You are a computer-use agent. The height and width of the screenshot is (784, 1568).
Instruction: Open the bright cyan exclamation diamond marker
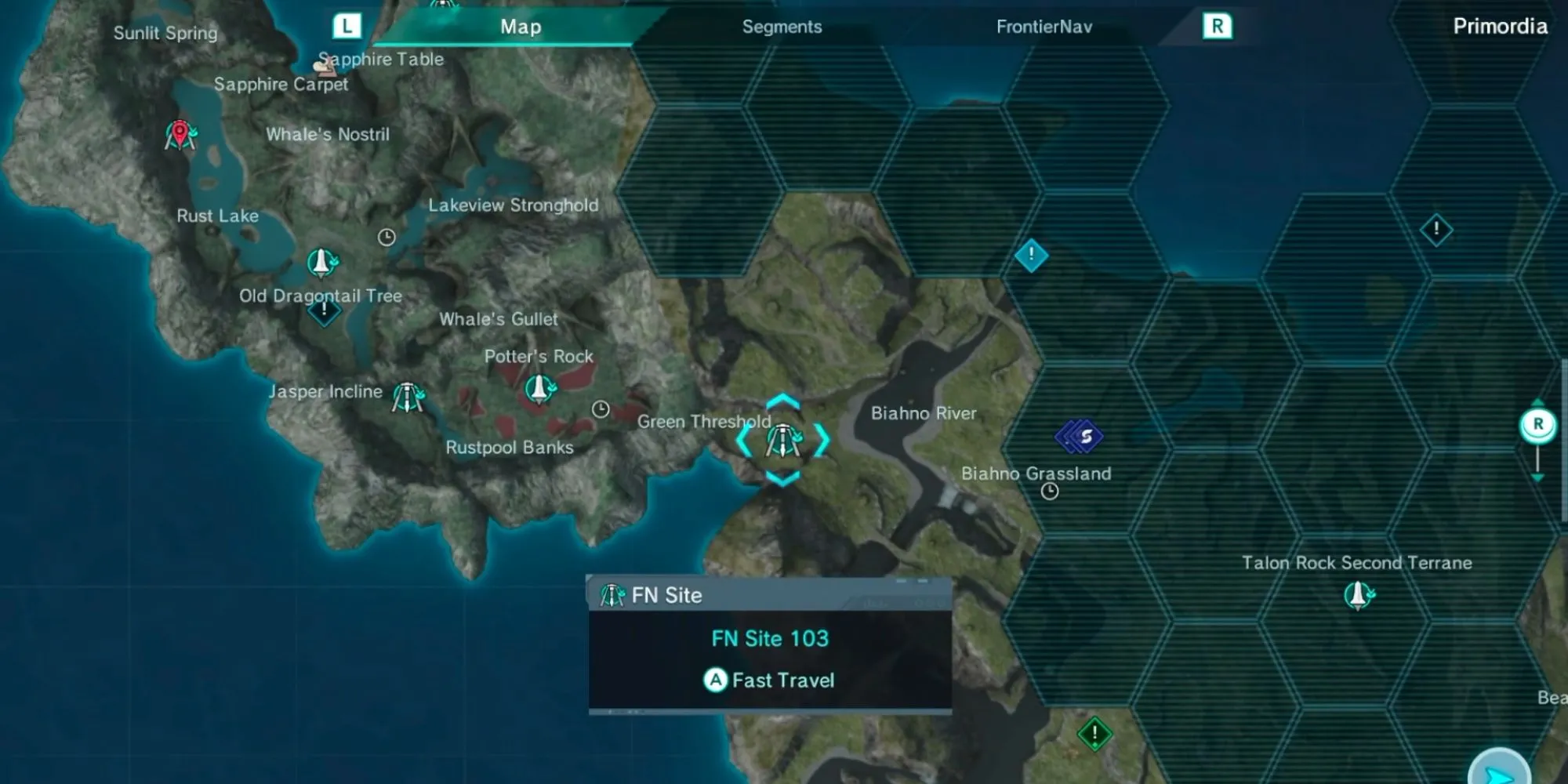point(1031,255)
